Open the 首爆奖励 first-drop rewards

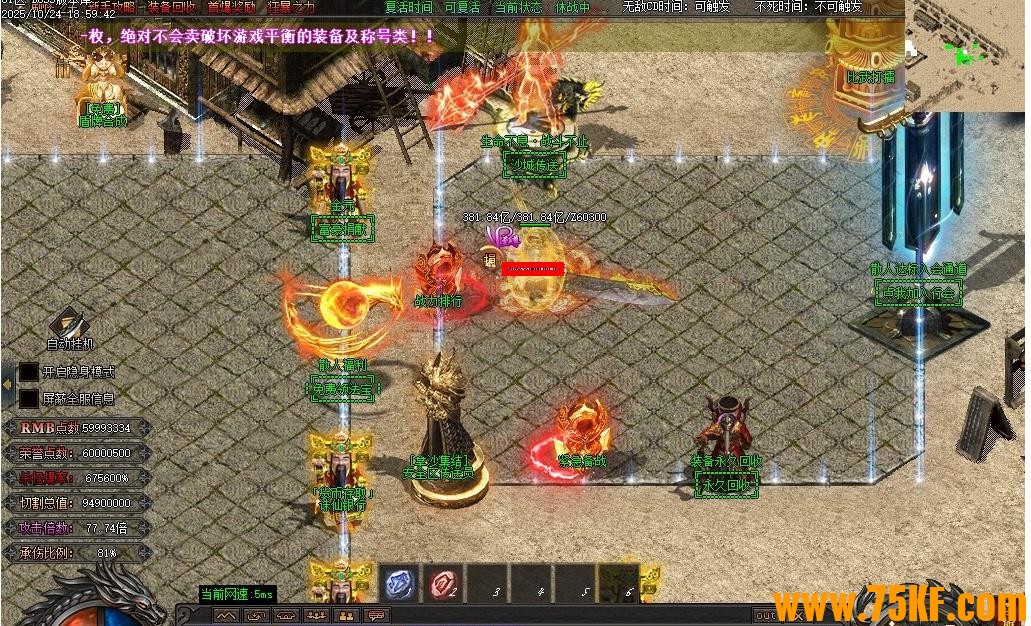pyautogui.click(x=230, y=7)
